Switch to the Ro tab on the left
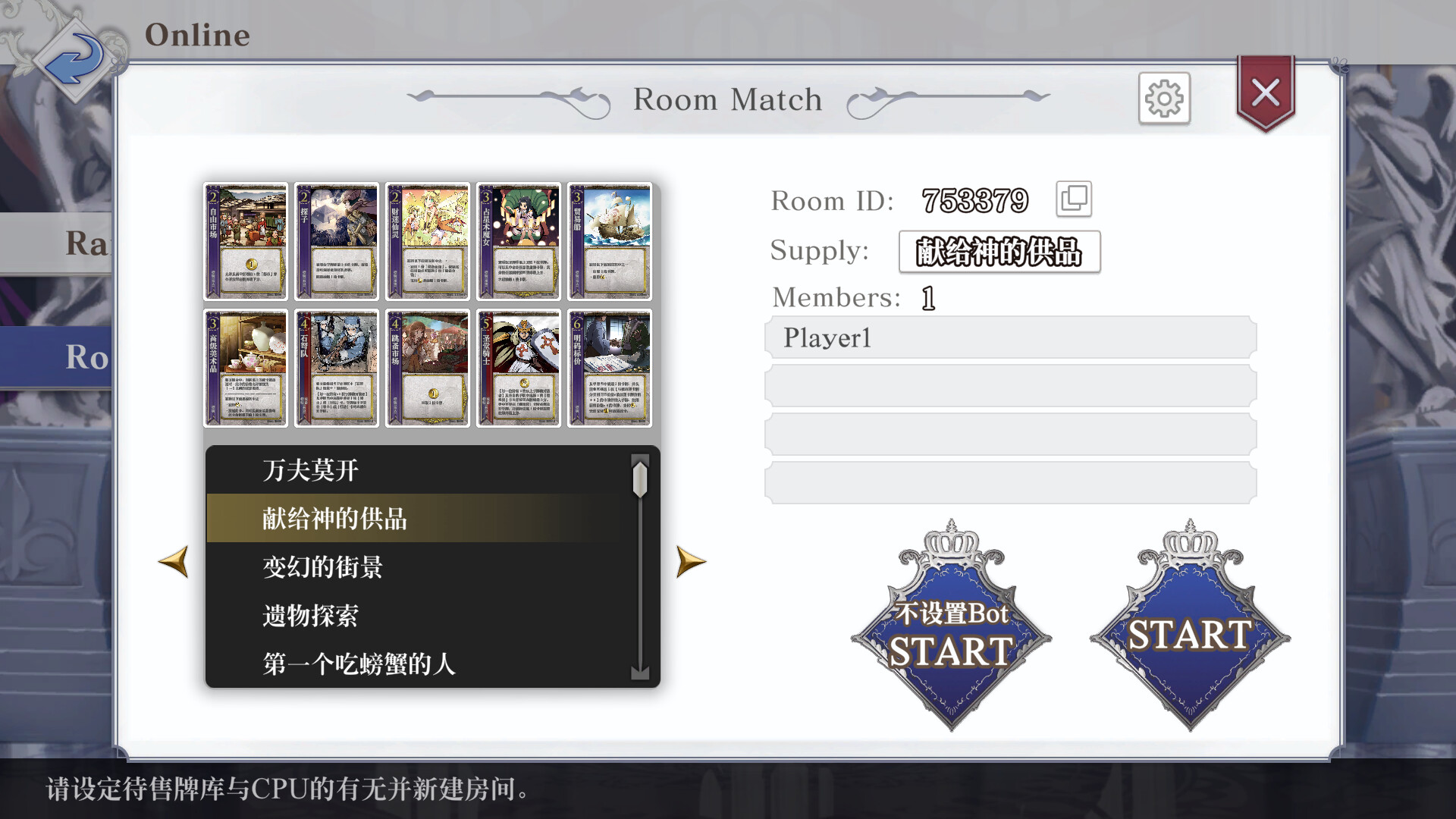 [x=83, y=356]
